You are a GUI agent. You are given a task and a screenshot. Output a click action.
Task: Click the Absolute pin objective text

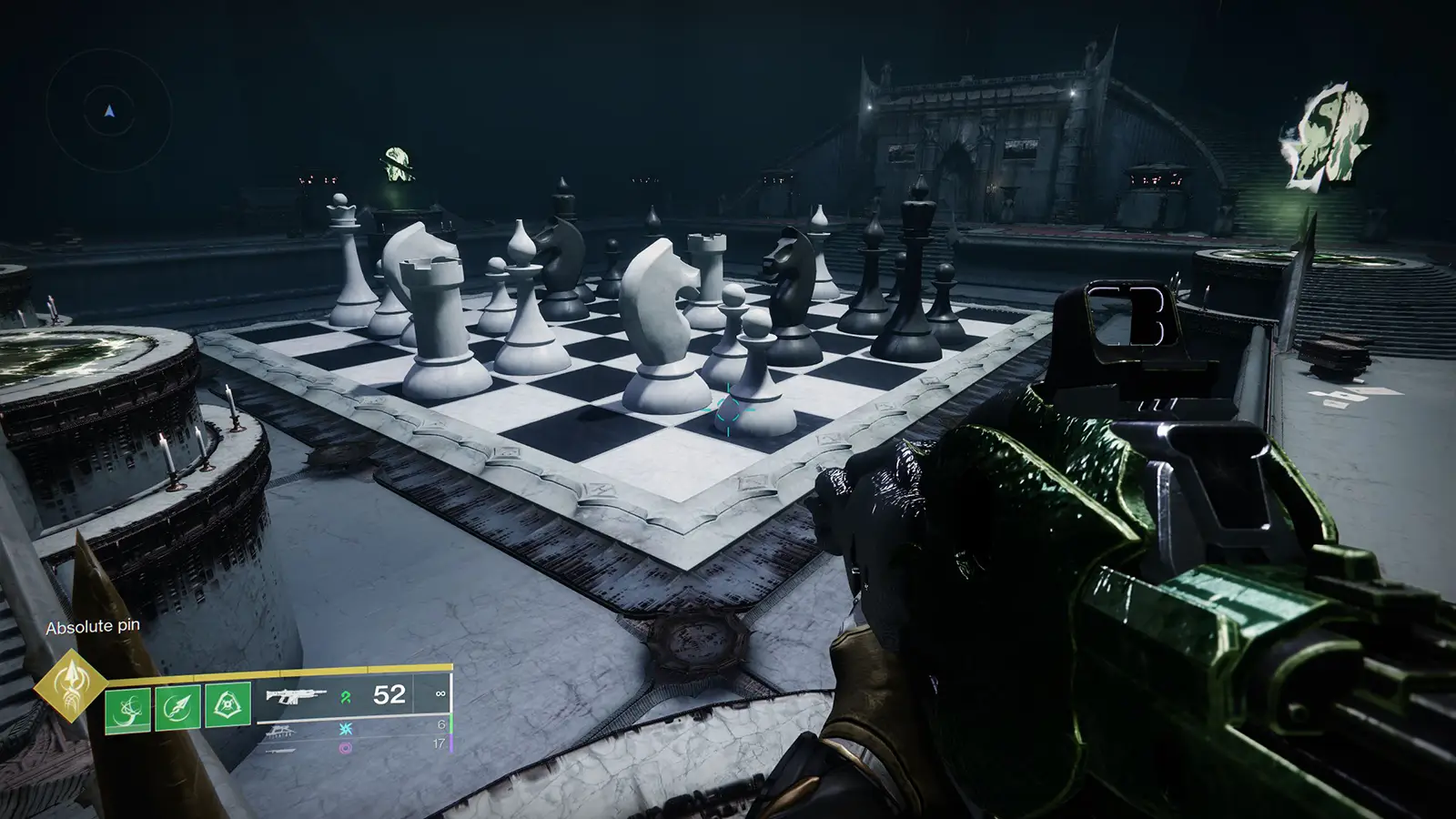[93, 626]
